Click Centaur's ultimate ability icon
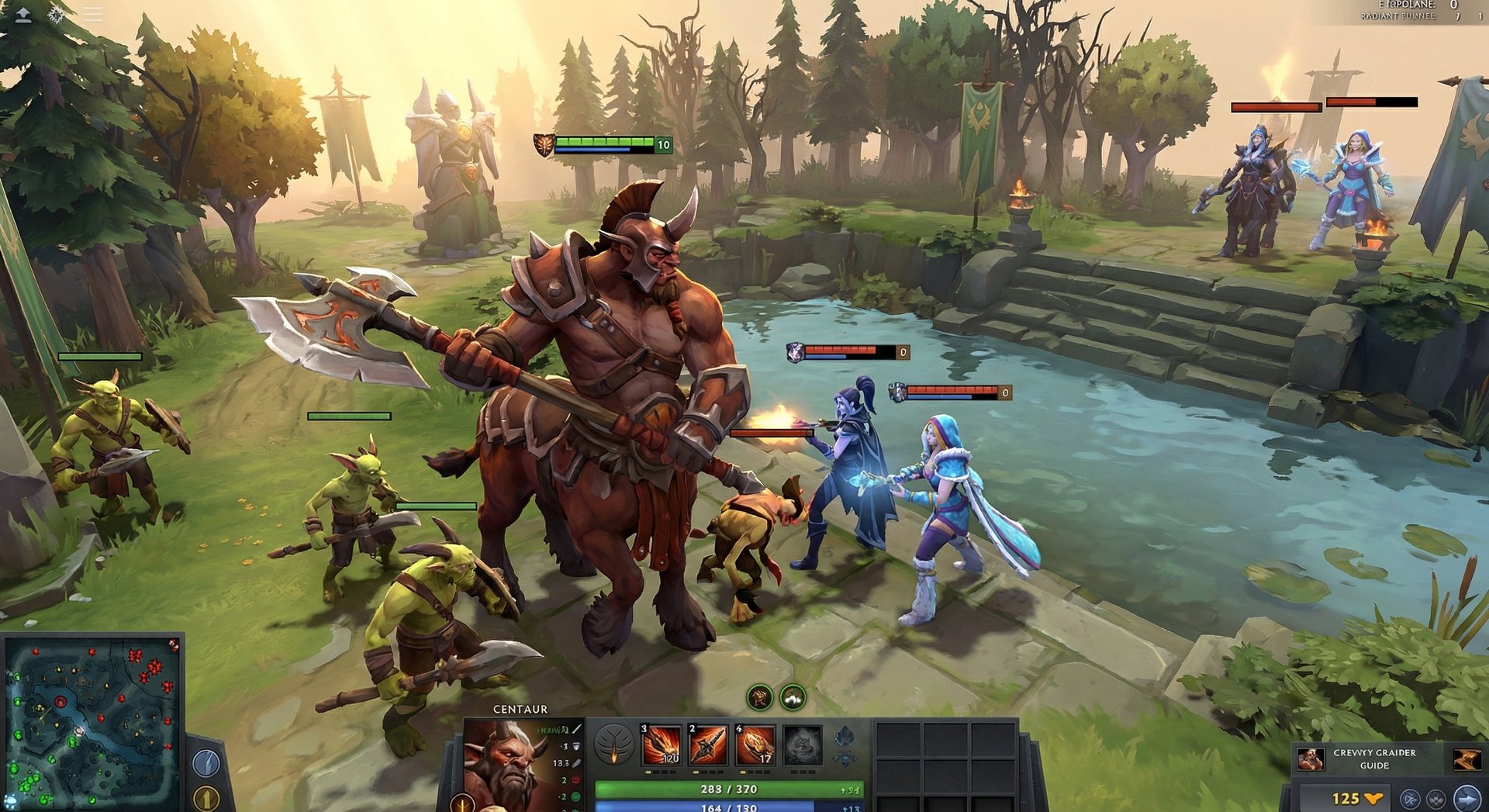This screenshot has width=1489, height=812. coord(803,745)
